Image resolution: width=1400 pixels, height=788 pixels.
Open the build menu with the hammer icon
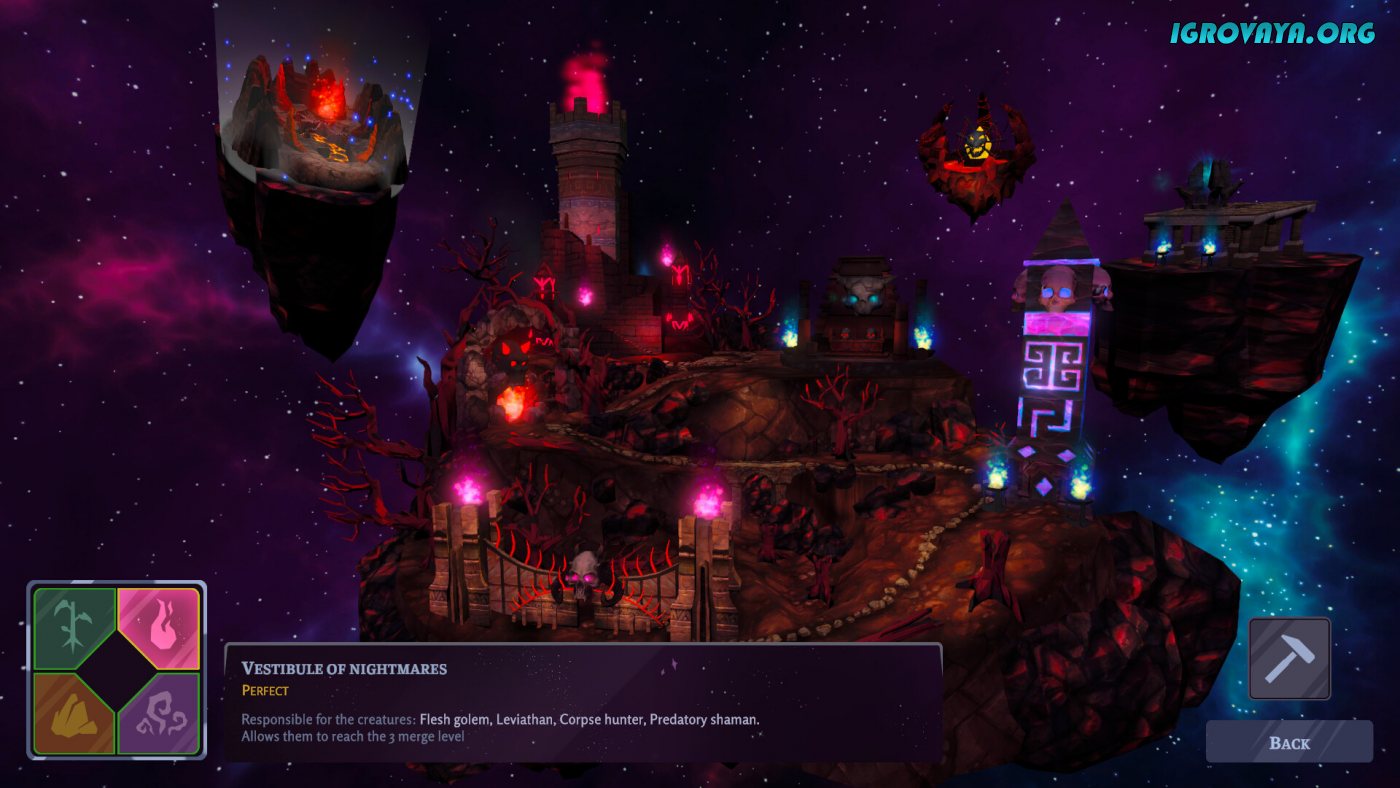(1289, 658)
